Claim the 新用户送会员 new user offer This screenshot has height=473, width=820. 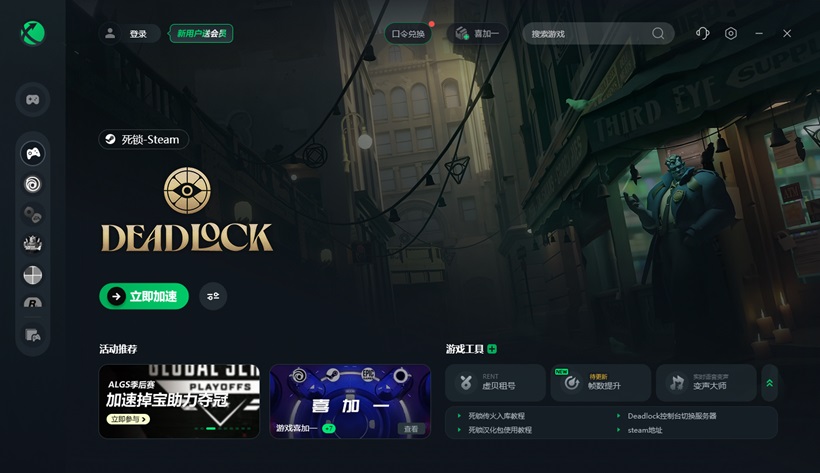click(x=201, y=34)
